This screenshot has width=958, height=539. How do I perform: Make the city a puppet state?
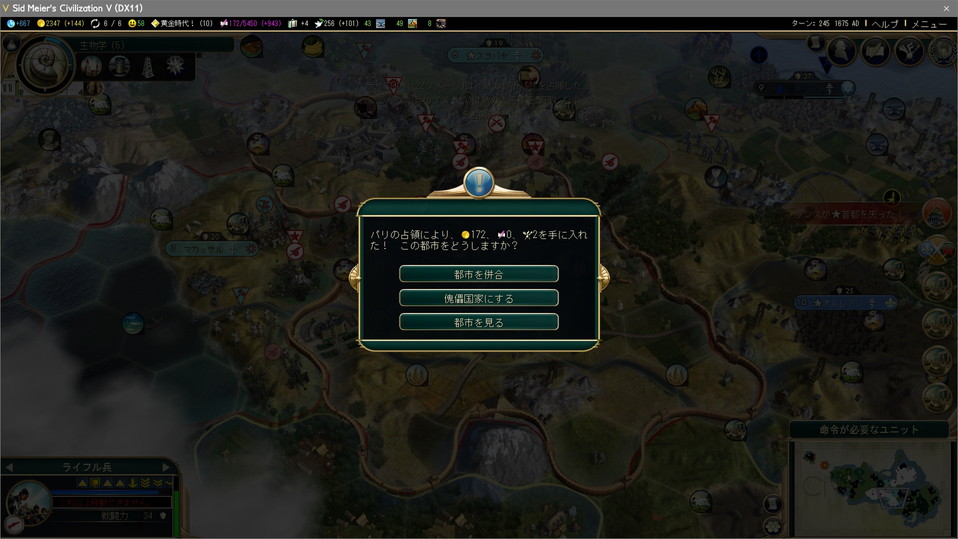tap(478, 298)
